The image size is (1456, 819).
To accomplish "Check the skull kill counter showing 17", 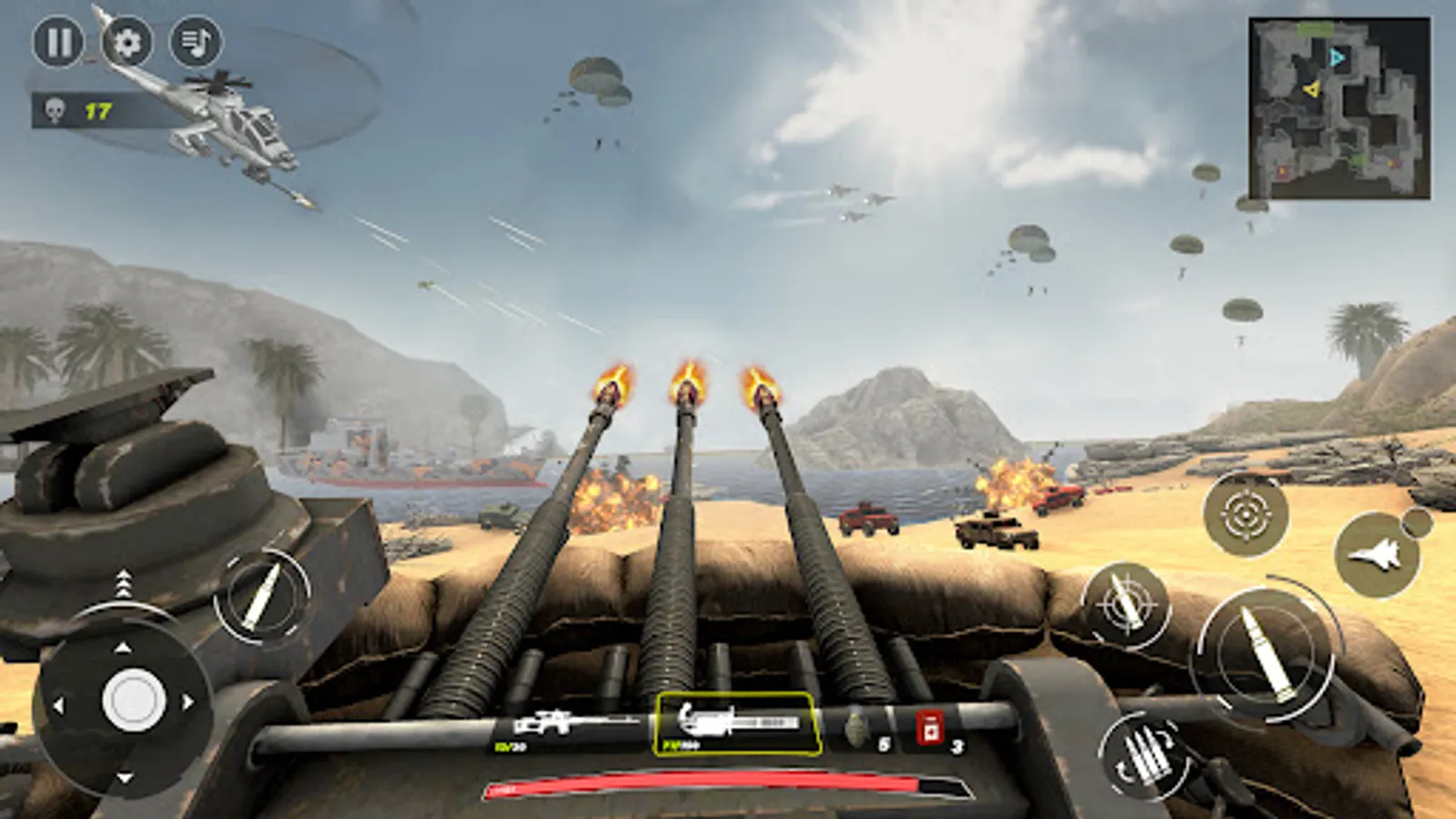I will click(77, 111).
